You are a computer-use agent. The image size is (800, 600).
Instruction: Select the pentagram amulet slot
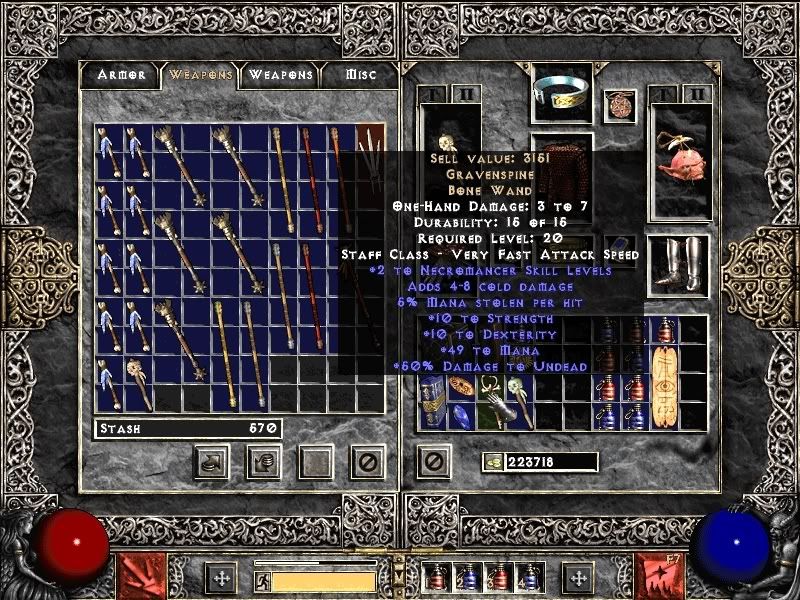(x=620, y=106)
